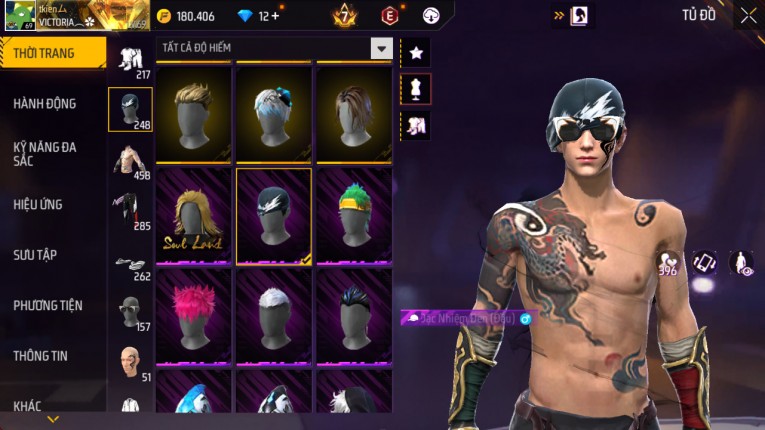765x430 pixels.
Task: Pick the pink spiky hair item
Action: point(193,314)
